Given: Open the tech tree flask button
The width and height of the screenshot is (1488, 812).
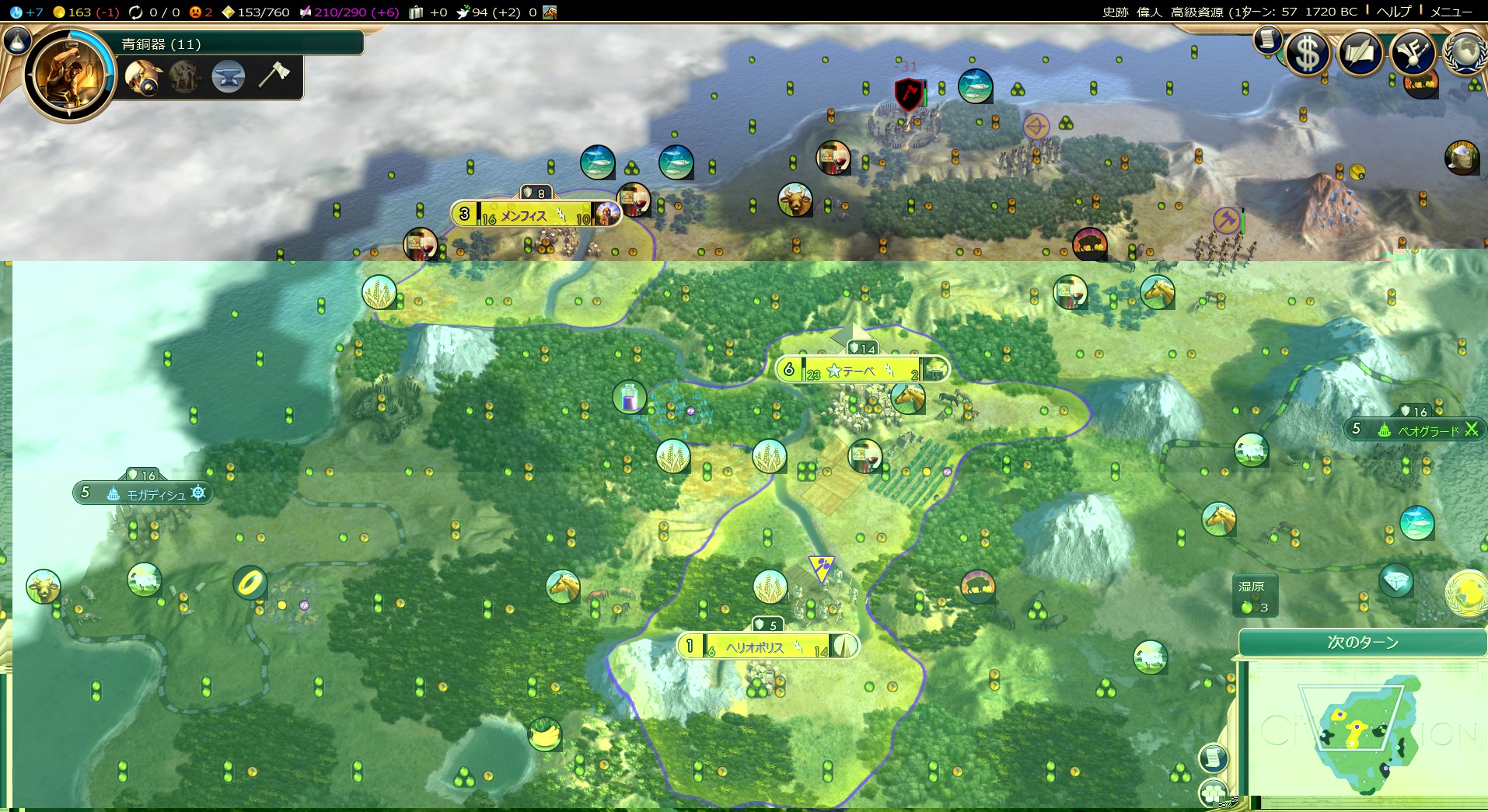Looking at the screenshot, I should pos(17,40).
